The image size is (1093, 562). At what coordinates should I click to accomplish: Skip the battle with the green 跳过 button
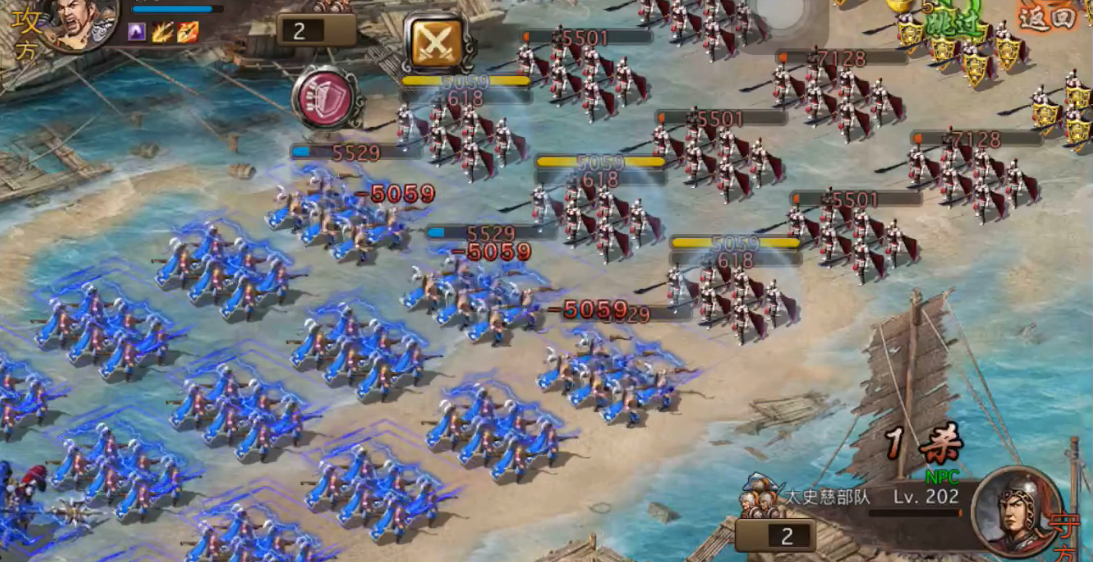pos(952,22)
